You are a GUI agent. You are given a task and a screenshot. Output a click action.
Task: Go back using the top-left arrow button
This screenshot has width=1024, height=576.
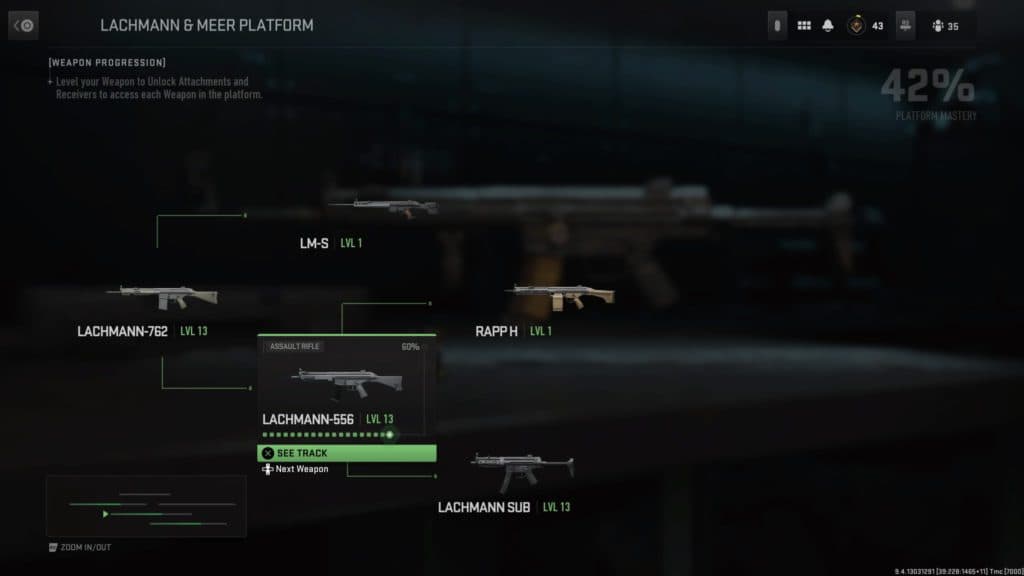(x=23, y=25)
